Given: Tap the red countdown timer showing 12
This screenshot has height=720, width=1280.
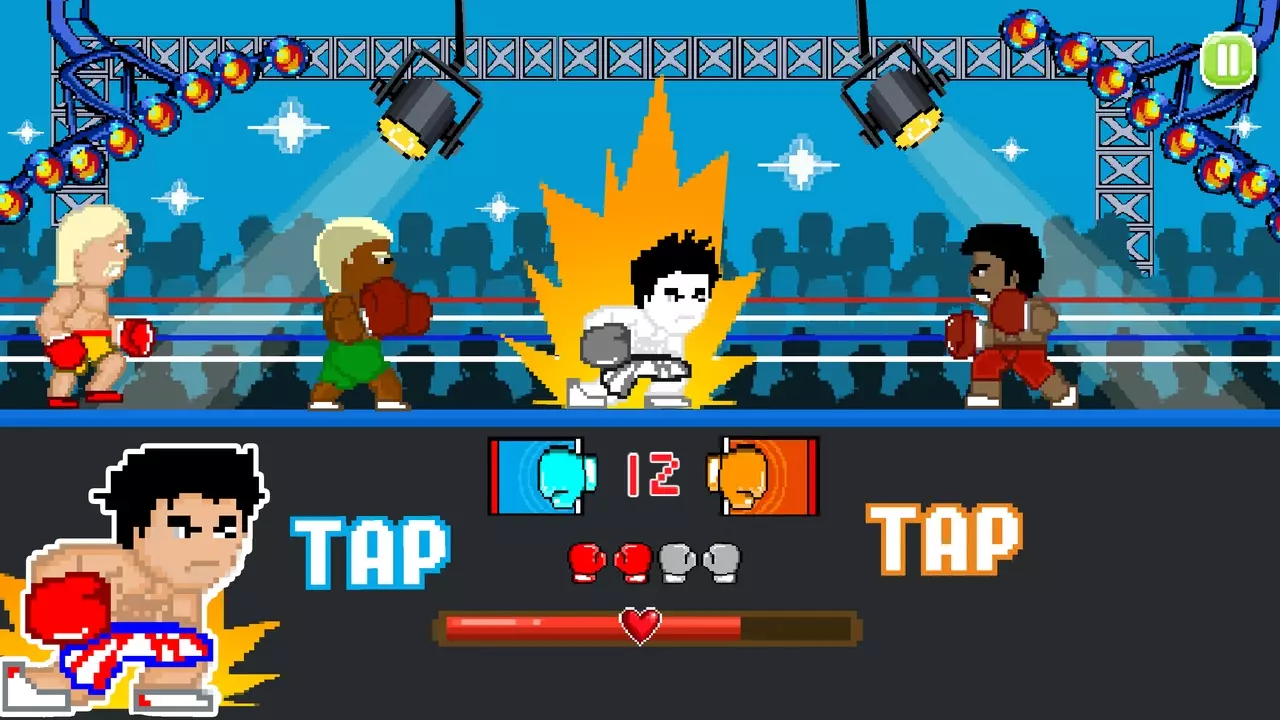Looking at the screenshot, I should [x=655, y=475].
